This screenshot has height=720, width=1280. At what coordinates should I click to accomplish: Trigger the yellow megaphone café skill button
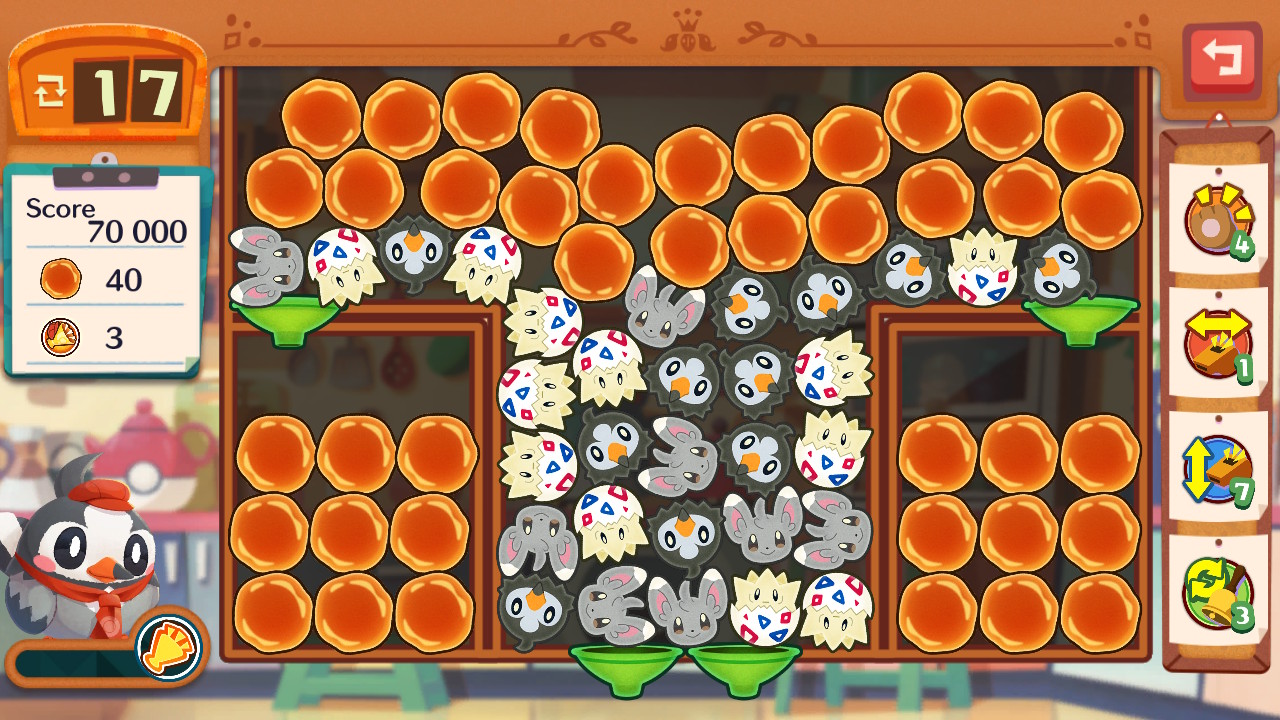[169, 645]
